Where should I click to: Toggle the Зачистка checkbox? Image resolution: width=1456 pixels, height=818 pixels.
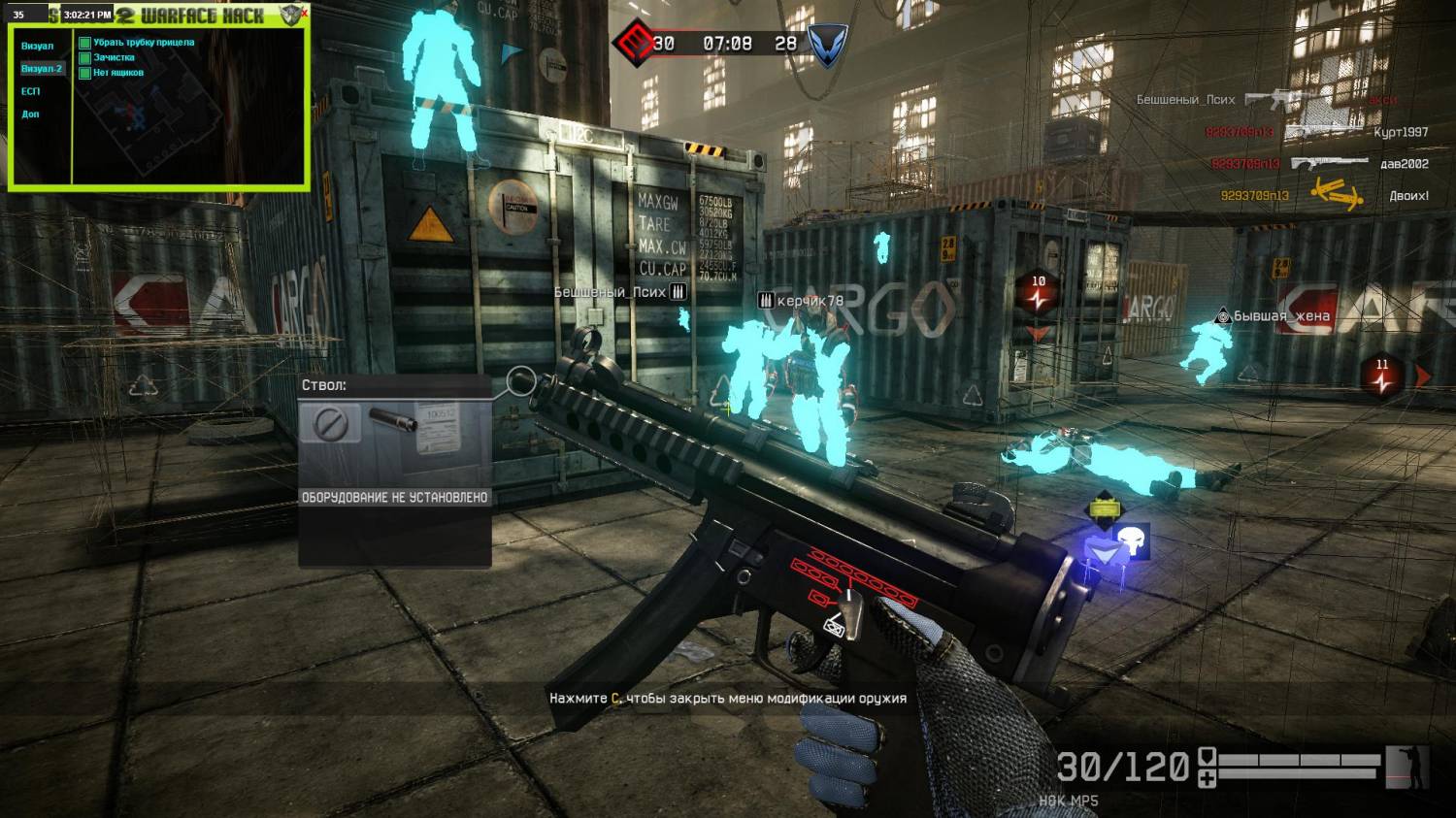(x=84, y=58)
